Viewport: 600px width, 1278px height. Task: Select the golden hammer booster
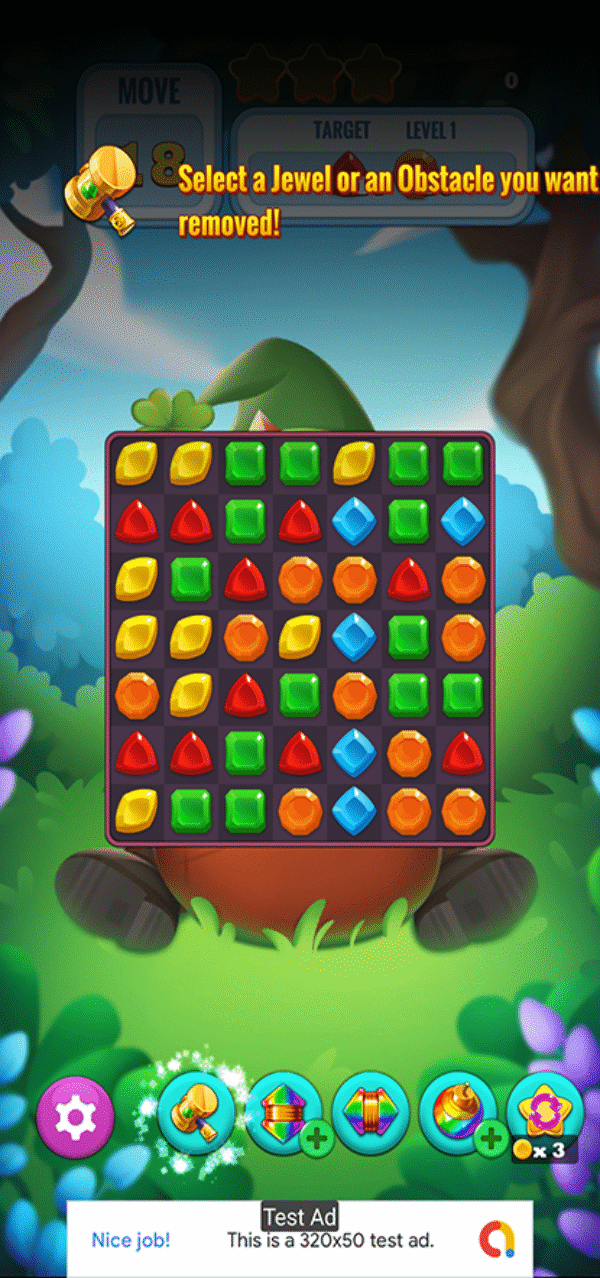(x=196, y=1112)
